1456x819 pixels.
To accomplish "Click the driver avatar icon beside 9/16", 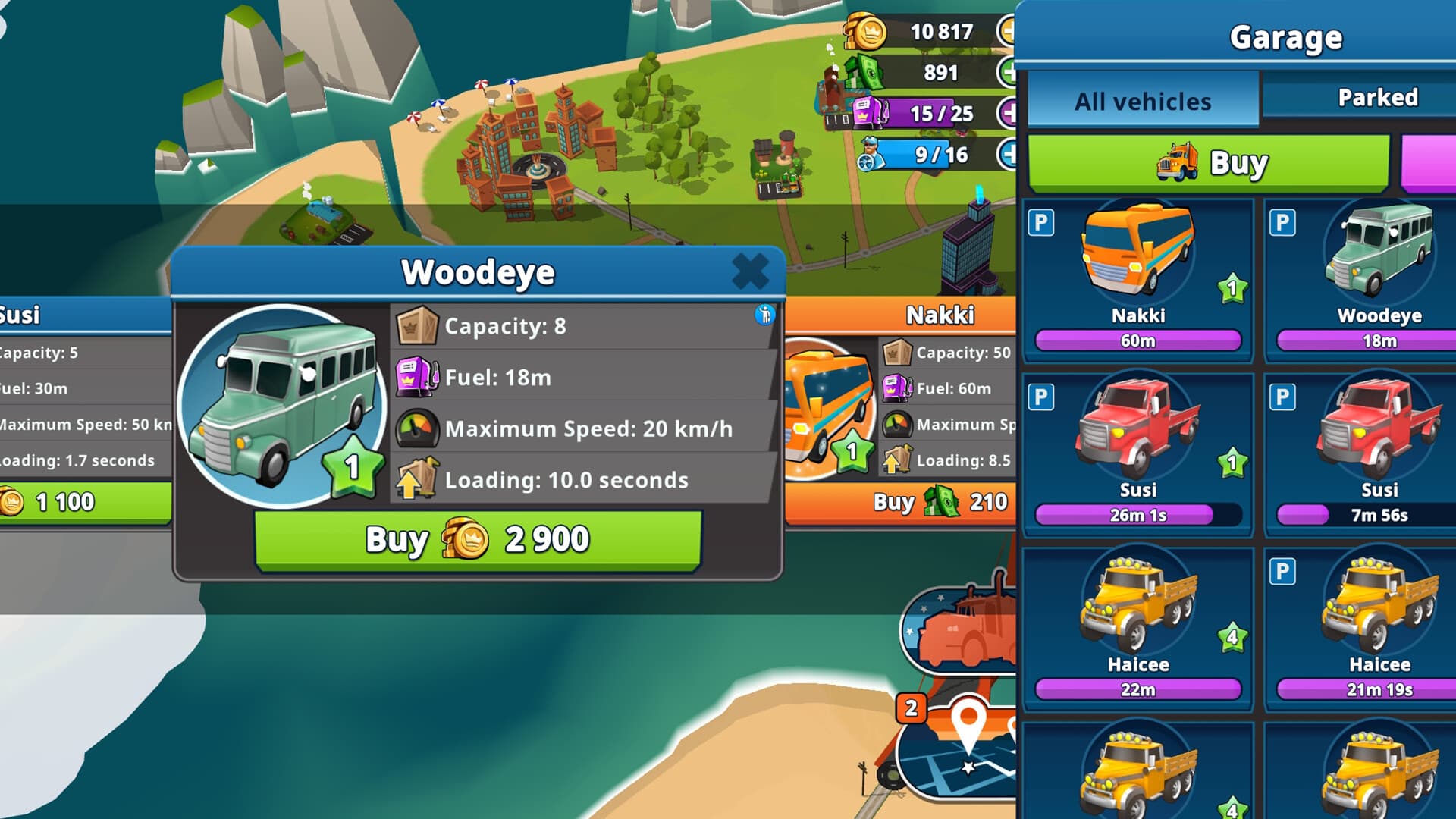I will coord(867,152).
